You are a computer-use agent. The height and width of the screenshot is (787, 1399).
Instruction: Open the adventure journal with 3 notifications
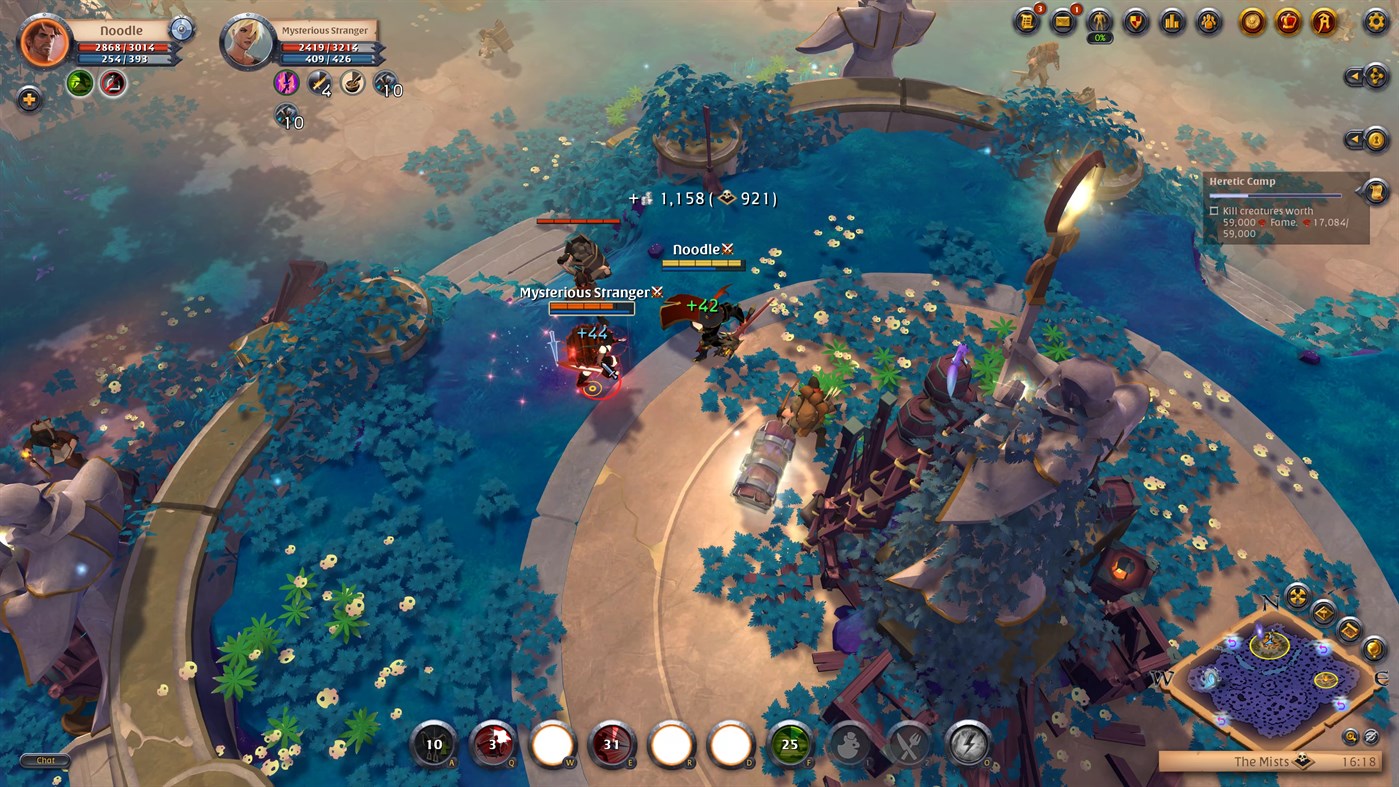1025,20
